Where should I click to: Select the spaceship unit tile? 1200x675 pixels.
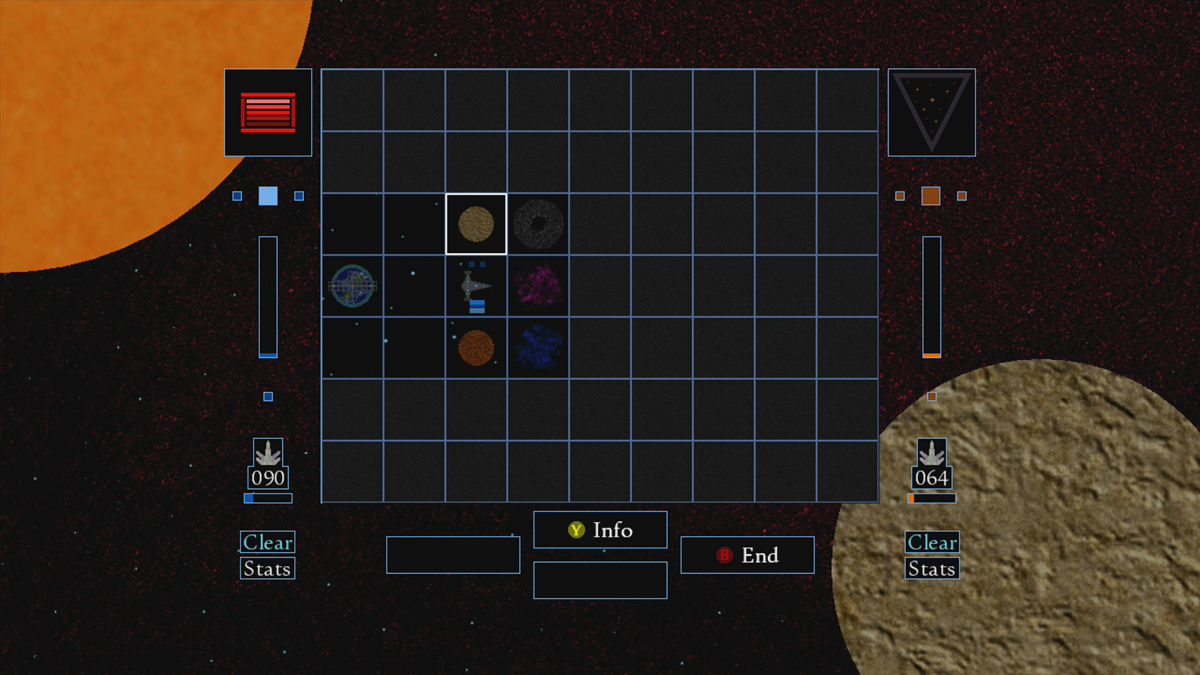pyautogui.click(x=476, y=287)
